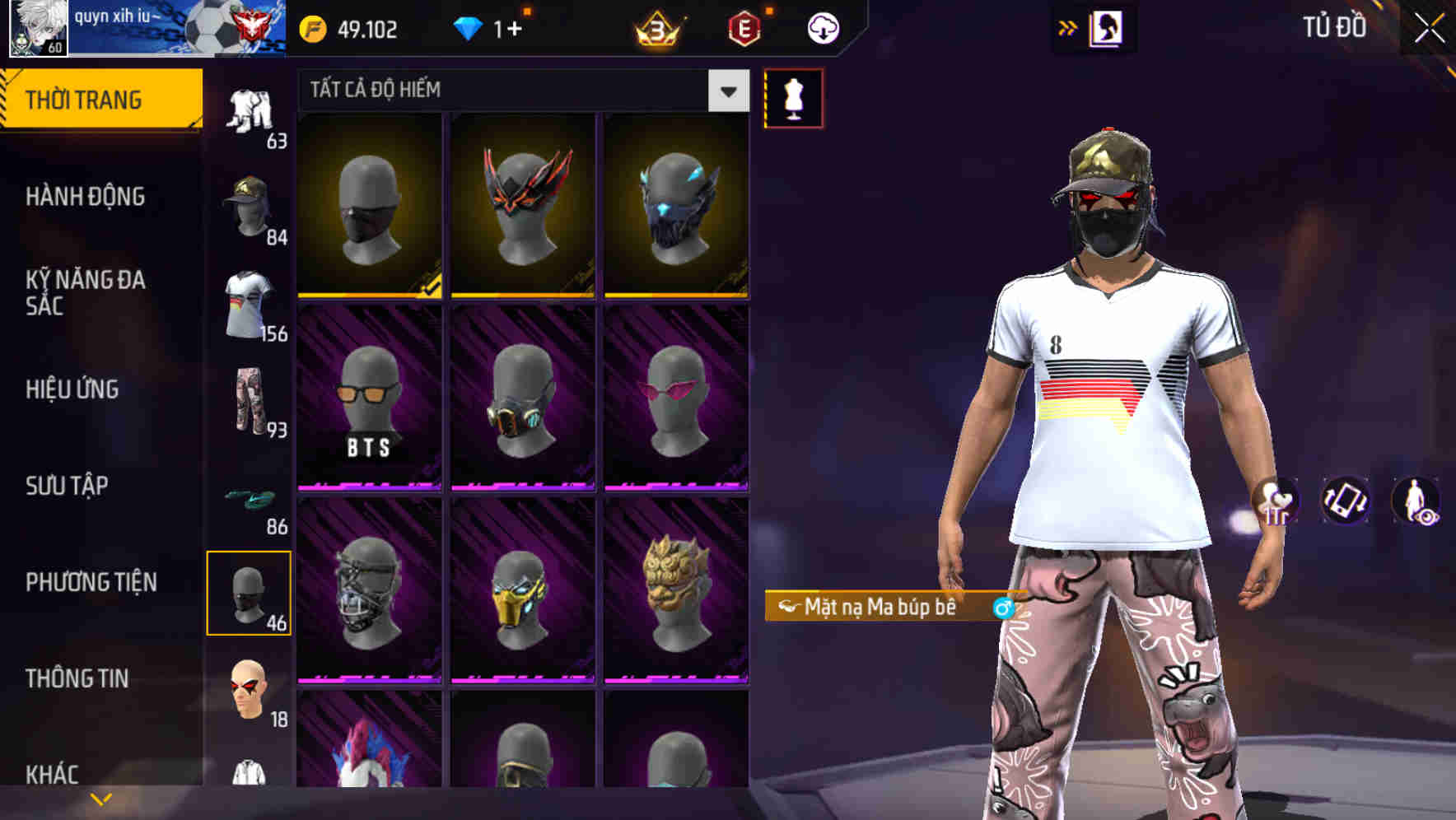Click the mannequin outfit preview icon
The image size is (1456, 820).
click(x=793, y=97)
